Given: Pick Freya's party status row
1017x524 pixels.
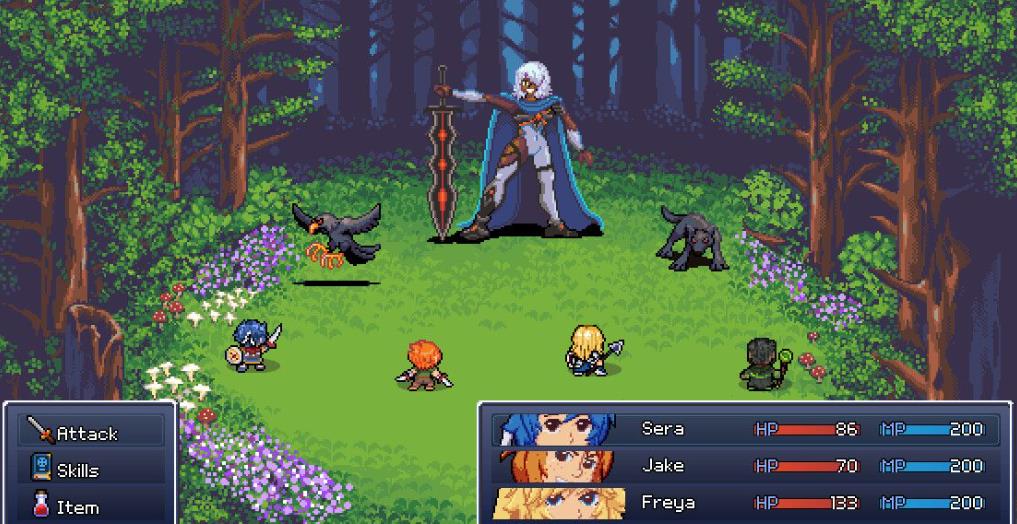Looking at the screenshot, I should coord(745,503).
